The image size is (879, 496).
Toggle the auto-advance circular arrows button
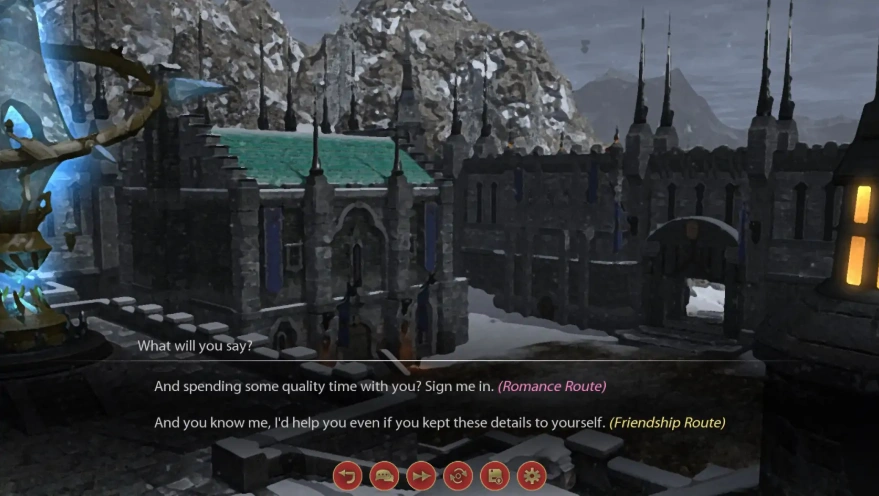tap(458, 476)
